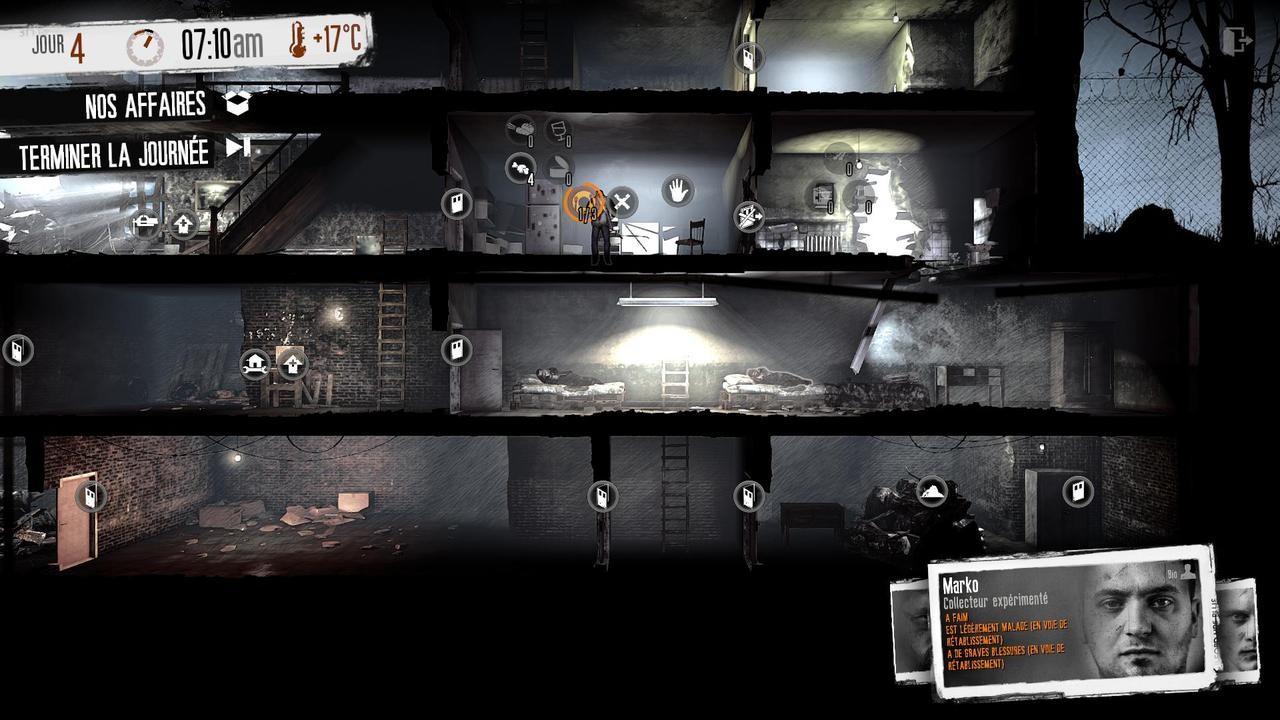Screen dimensions: 1280x720
Task: Select the hand grab interaction icon
Action: 676,191
